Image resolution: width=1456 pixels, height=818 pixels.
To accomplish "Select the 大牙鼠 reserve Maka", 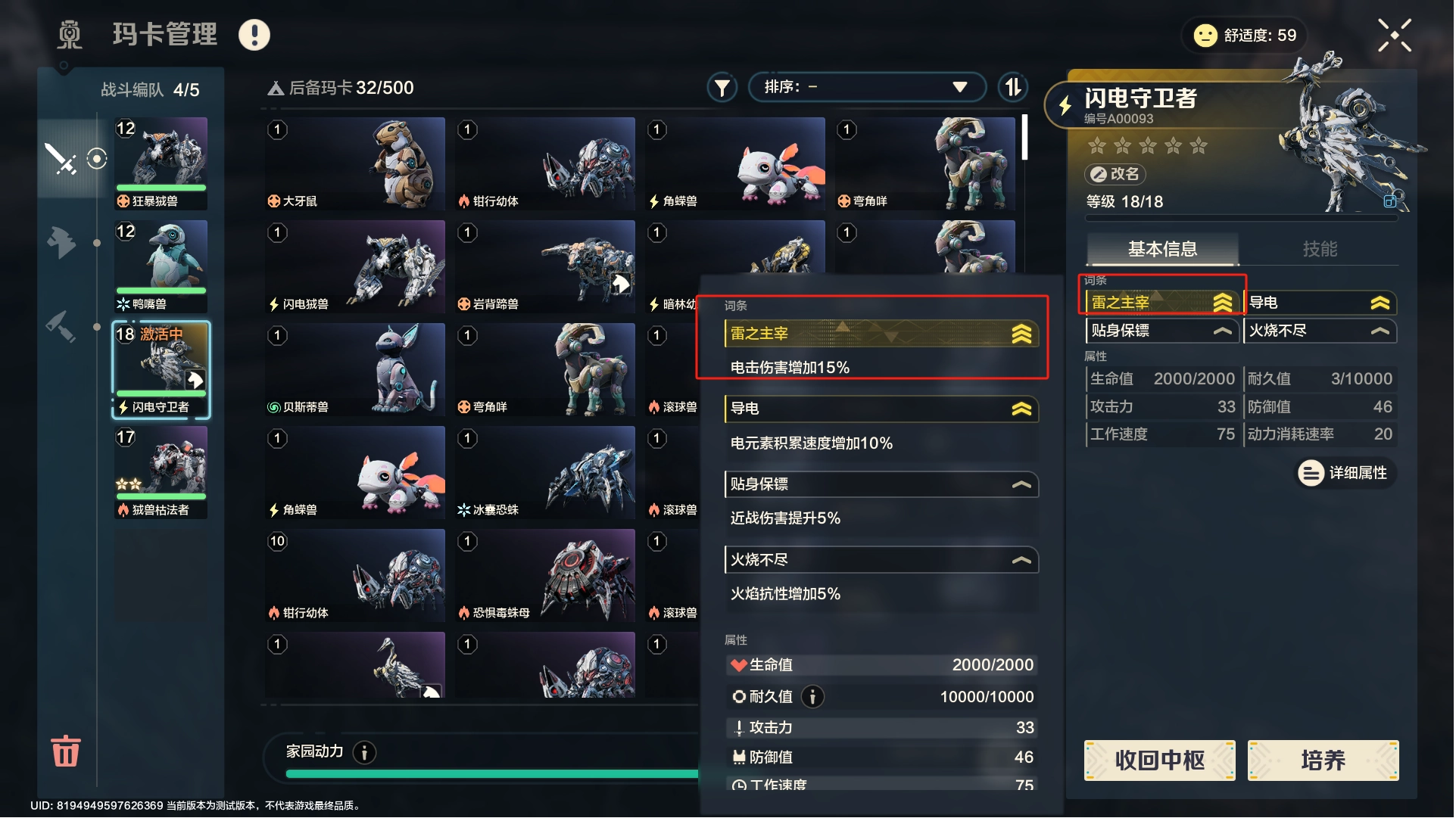I will [x=355, y=163].
